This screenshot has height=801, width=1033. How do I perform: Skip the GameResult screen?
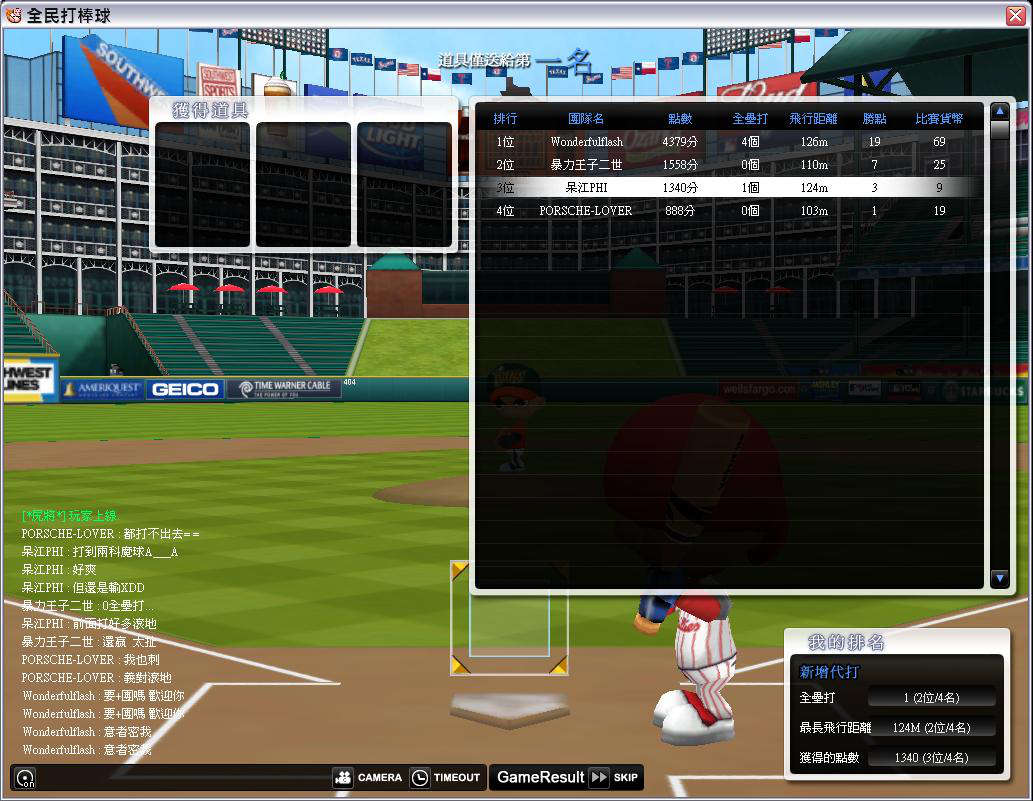613,777
